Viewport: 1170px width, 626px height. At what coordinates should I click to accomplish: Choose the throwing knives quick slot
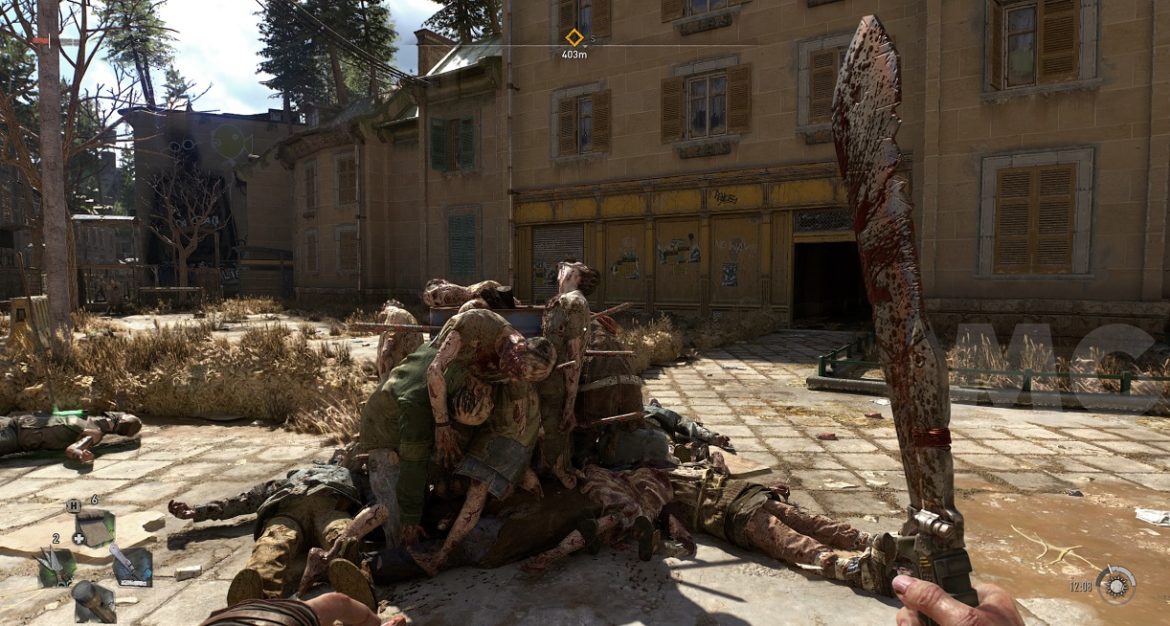tap(56, 567)
